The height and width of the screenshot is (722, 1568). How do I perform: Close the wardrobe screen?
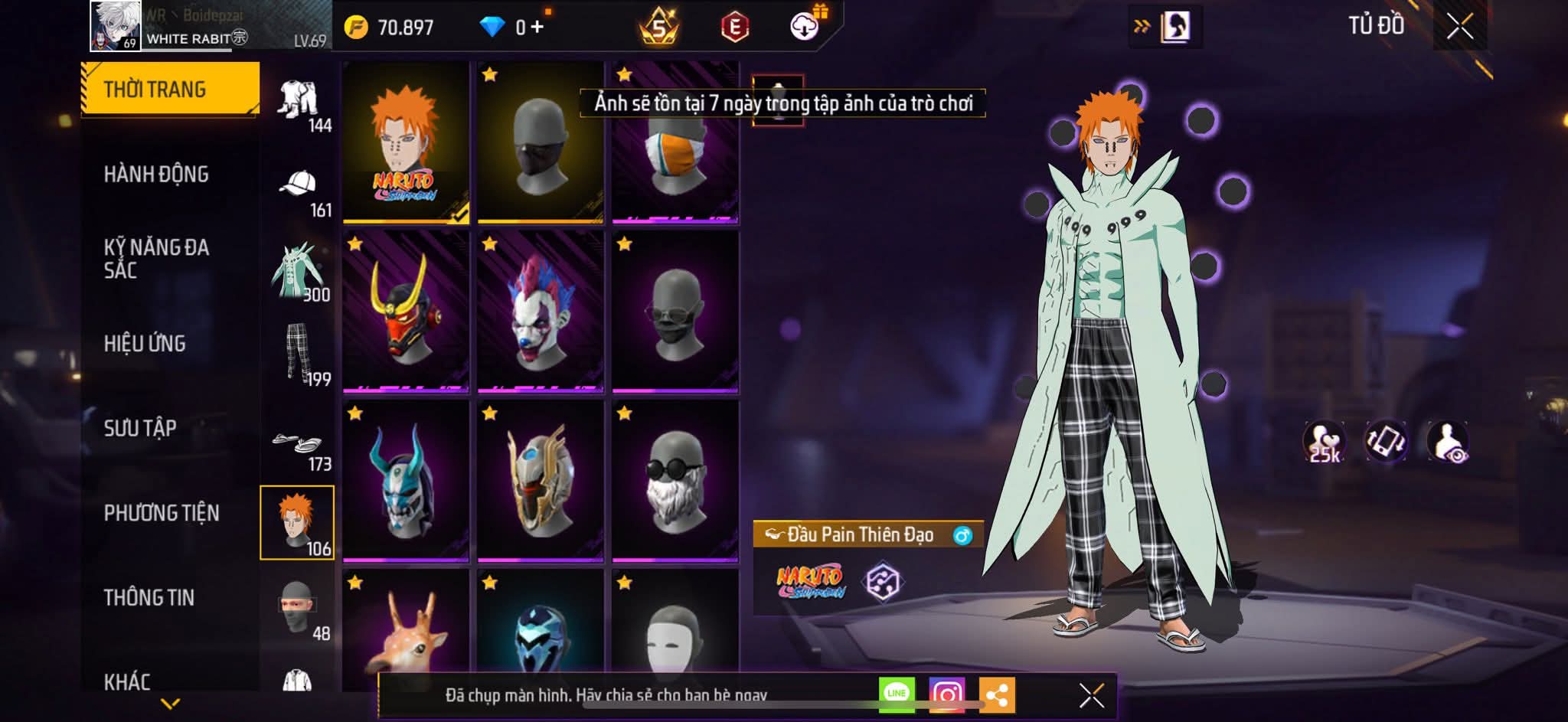point(1459,27)
